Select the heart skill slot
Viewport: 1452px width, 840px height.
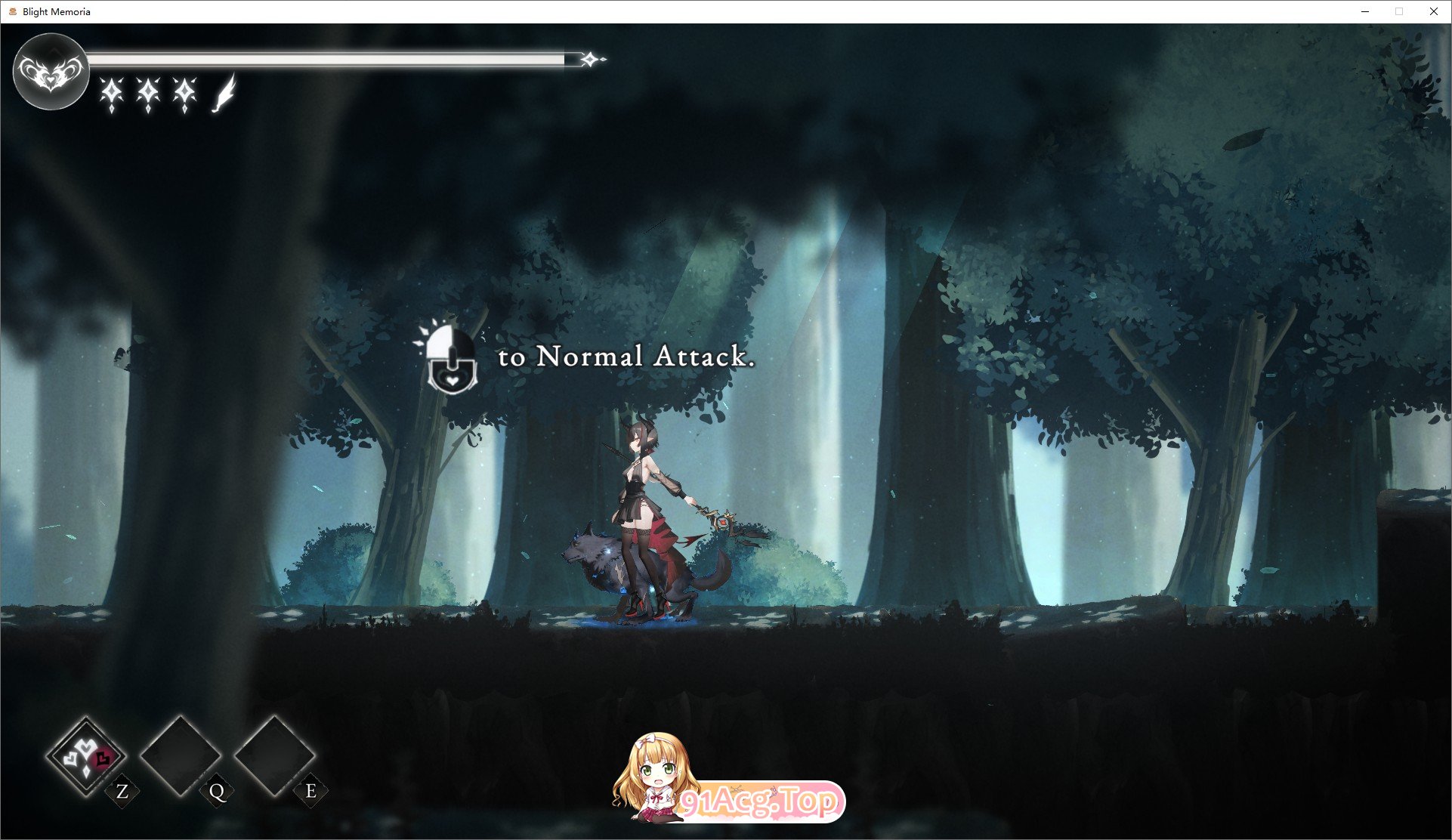(86, 755)
